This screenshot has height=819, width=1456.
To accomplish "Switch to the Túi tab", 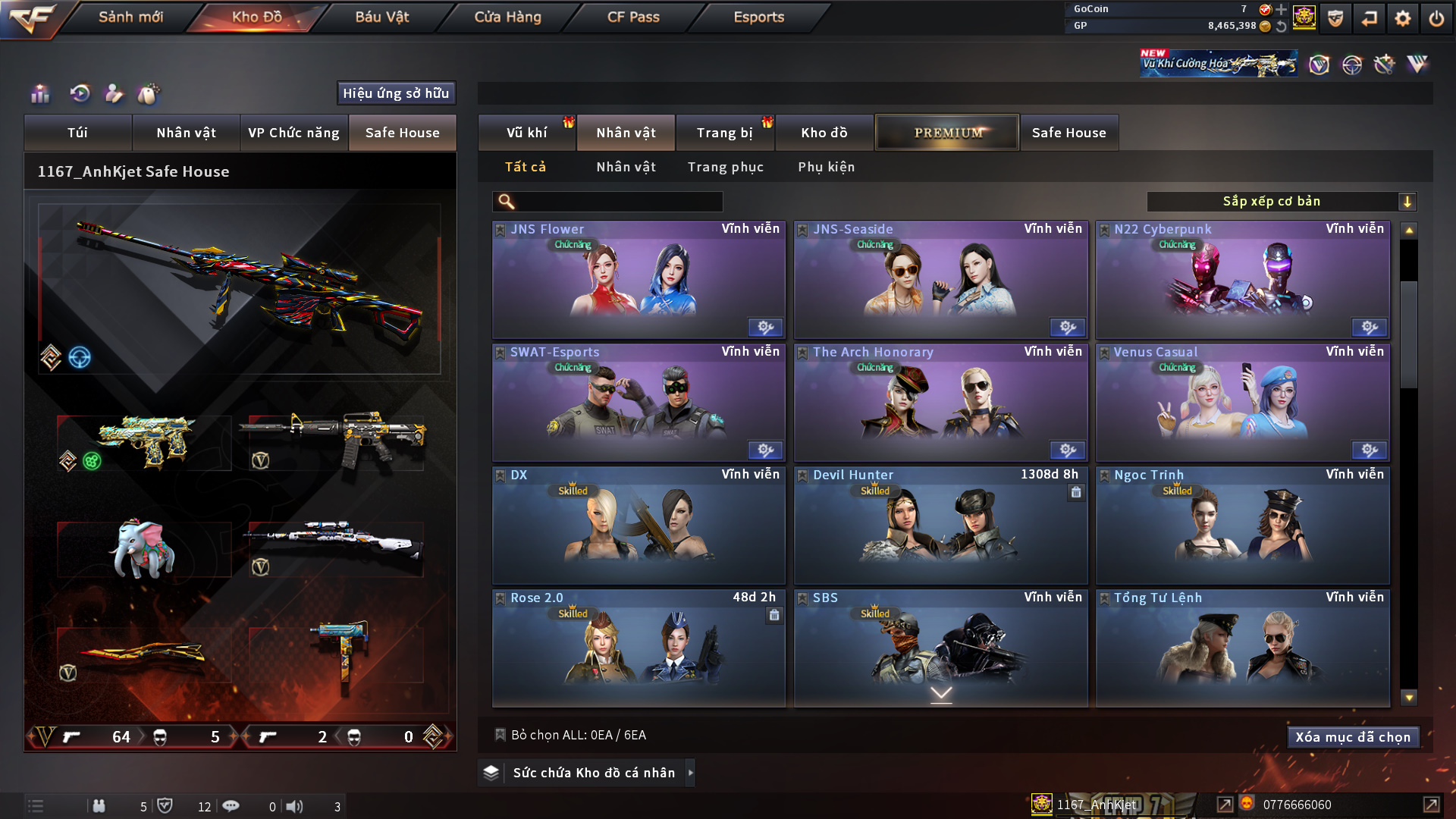I will point(77,133).
